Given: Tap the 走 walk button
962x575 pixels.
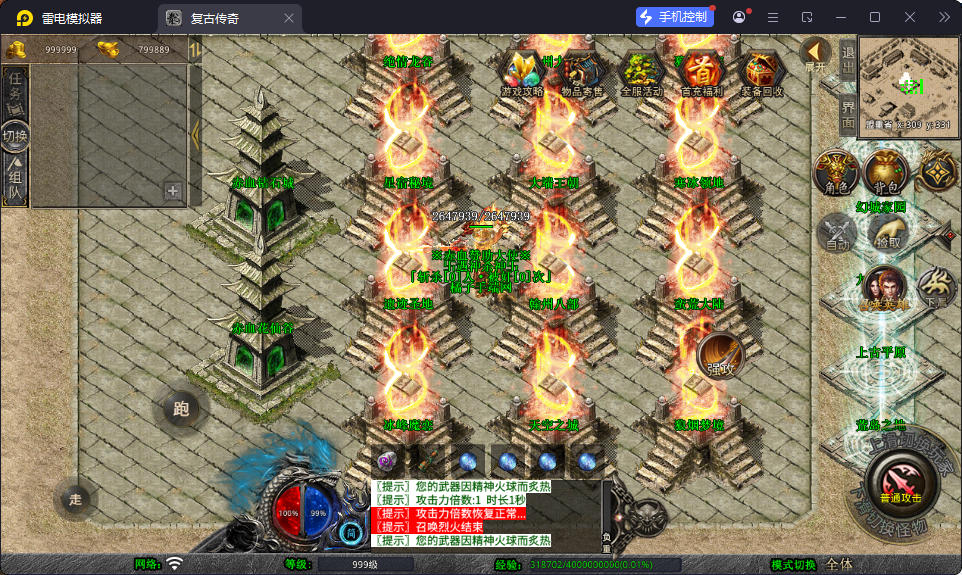Looking at the screenshot, I should click(75, 499).
